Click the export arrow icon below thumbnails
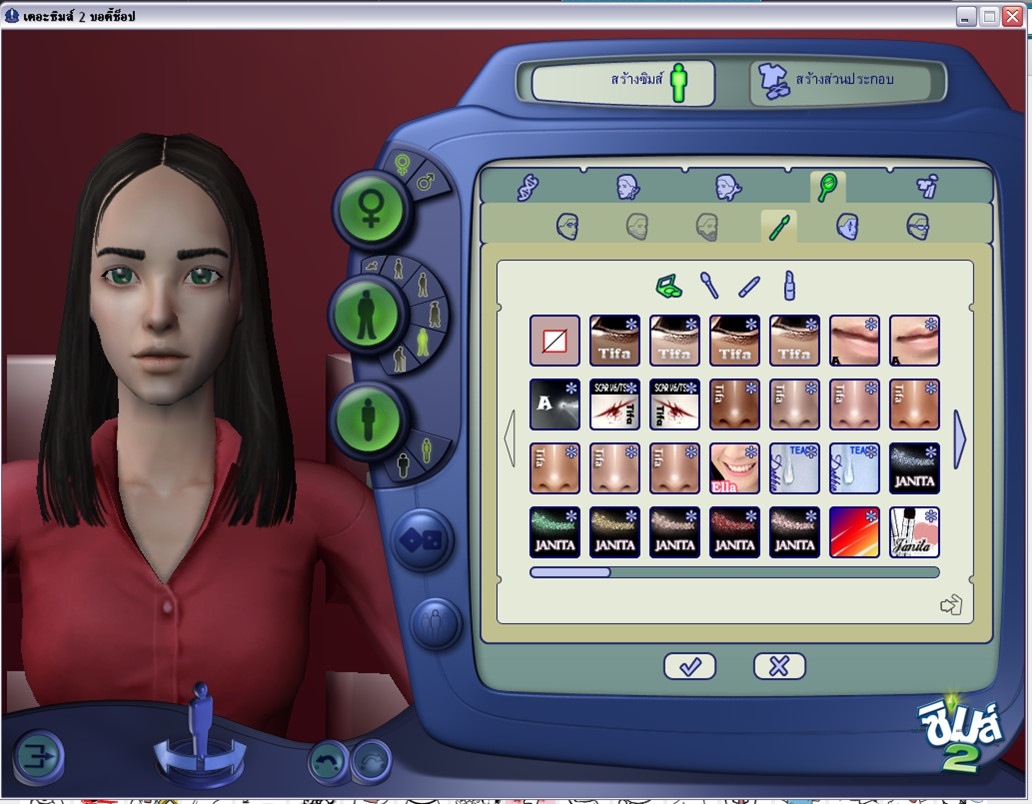 click(951, 605)
